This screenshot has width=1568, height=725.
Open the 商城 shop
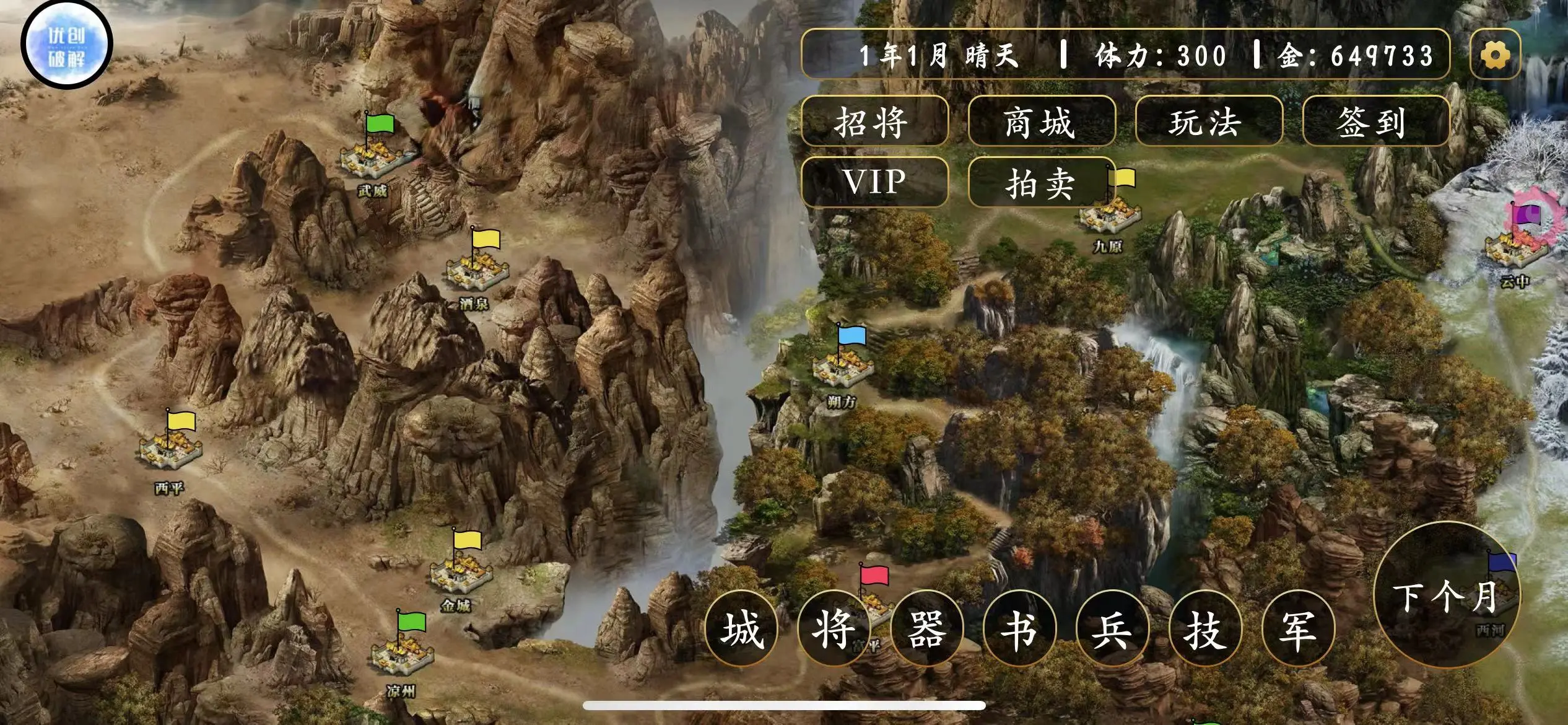(1041, 121)
